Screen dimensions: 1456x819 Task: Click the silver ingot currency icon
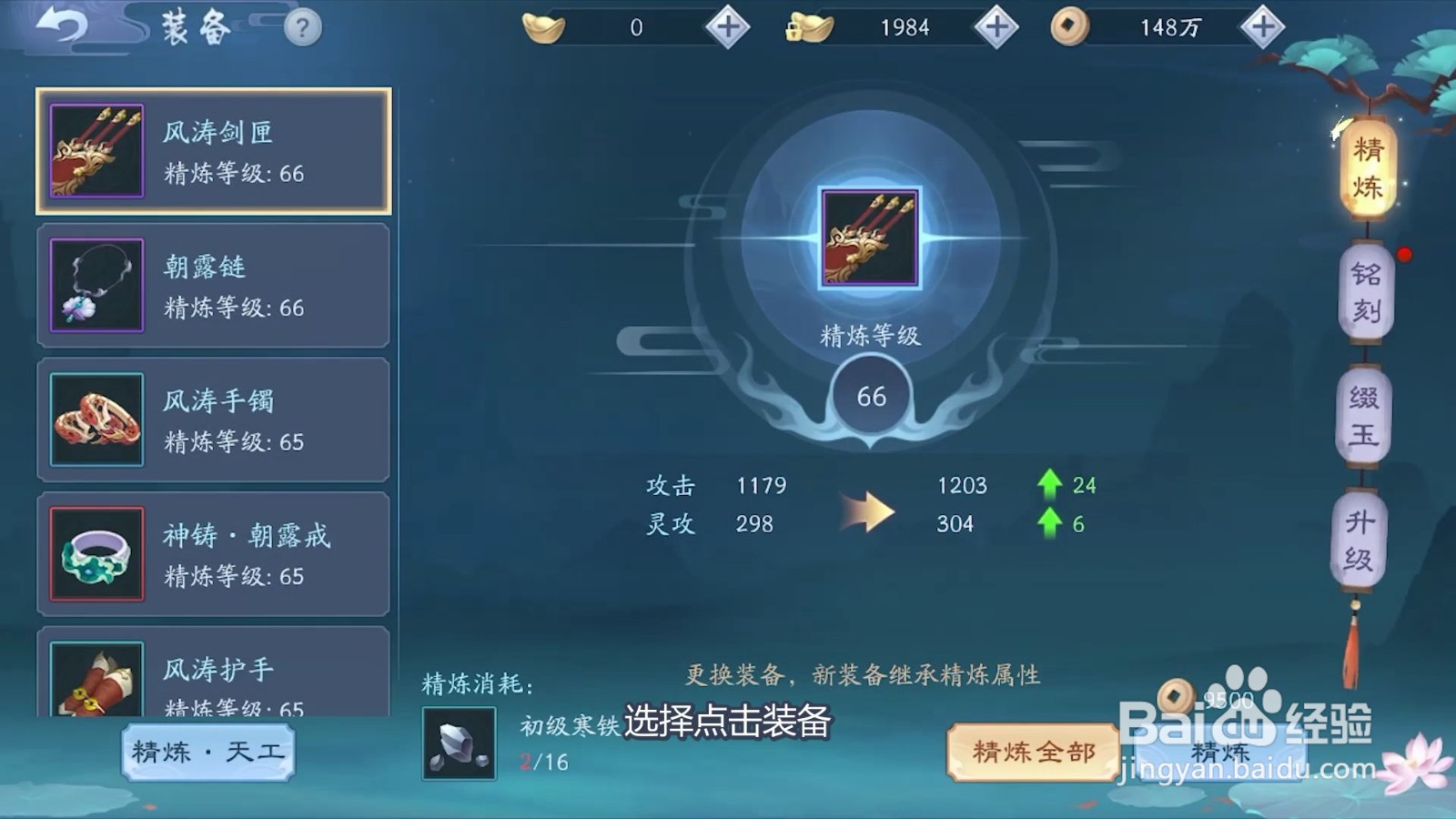[x=809, y=26]
